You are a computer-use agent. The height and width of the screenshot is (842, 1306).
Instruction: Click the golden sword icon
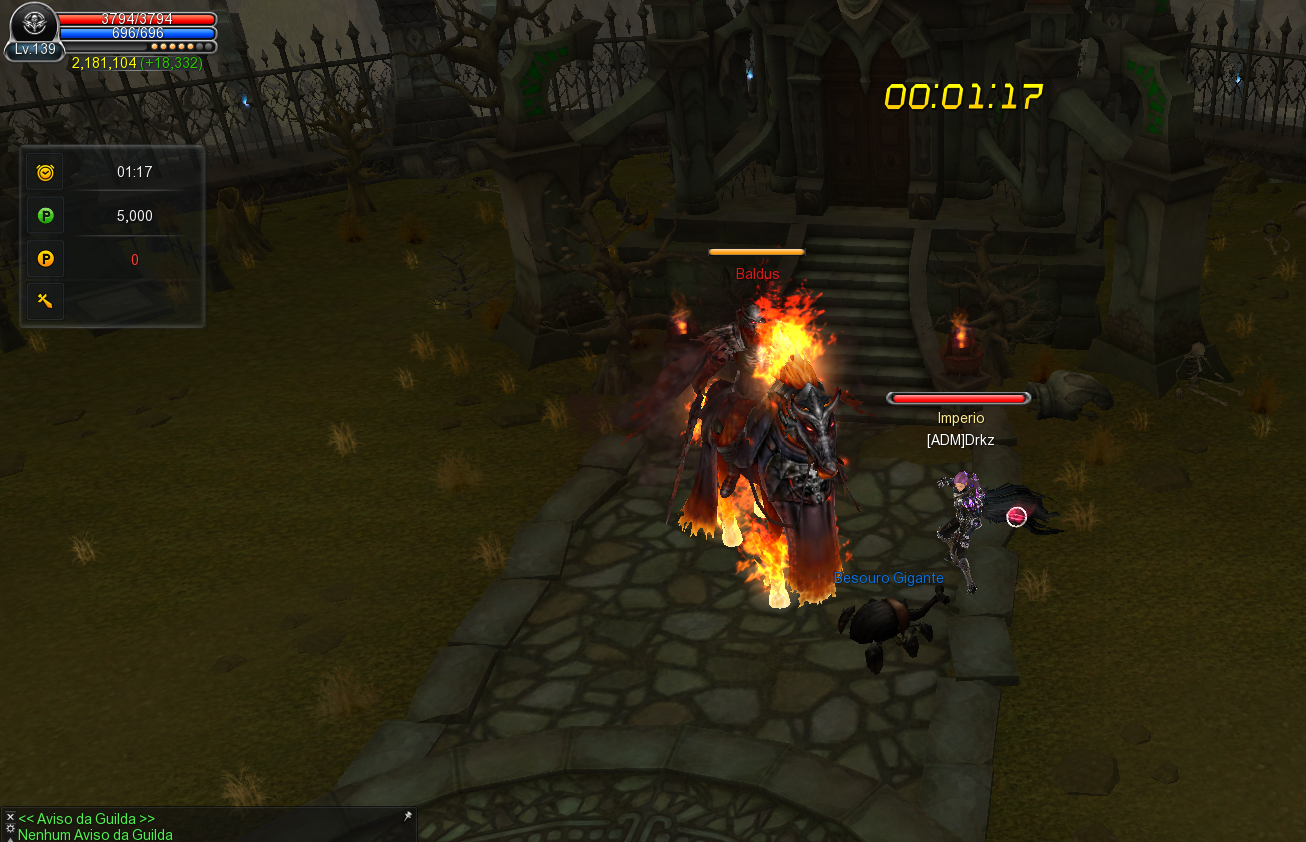45,301
